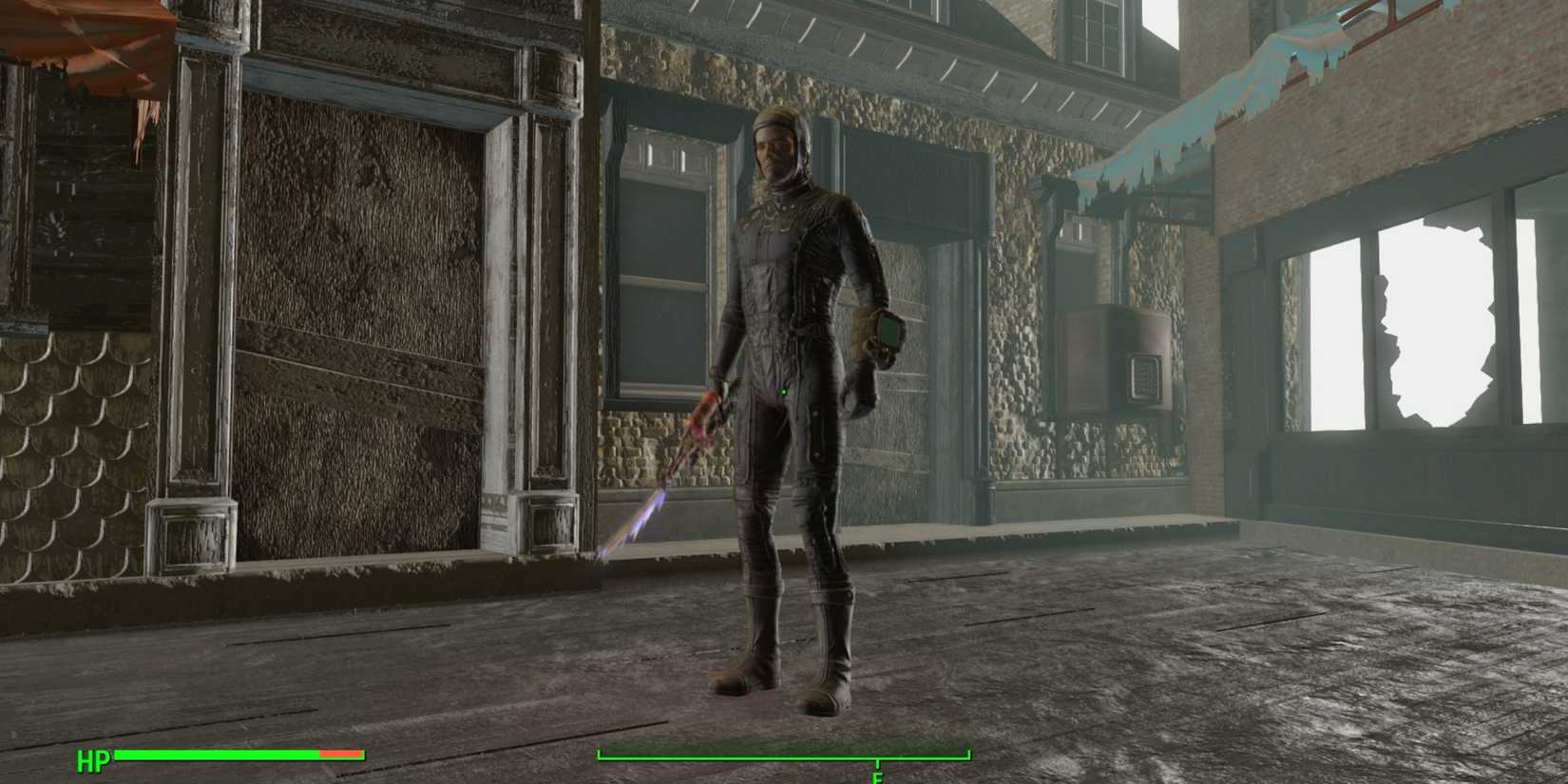Click the left end bracket of the compass bar
The image size is (1568, 784).
click(599, 754)
